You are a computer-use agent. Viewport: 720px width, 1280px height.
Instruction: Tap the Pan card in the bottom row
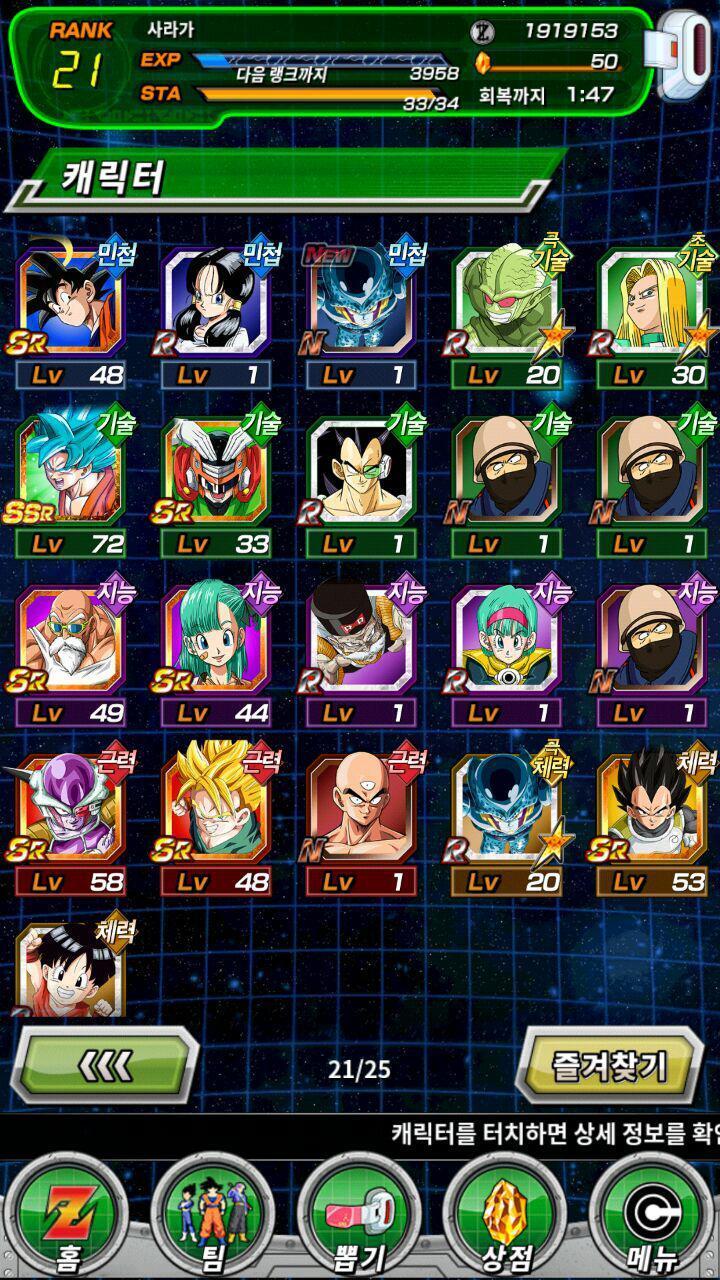[70, 970]
